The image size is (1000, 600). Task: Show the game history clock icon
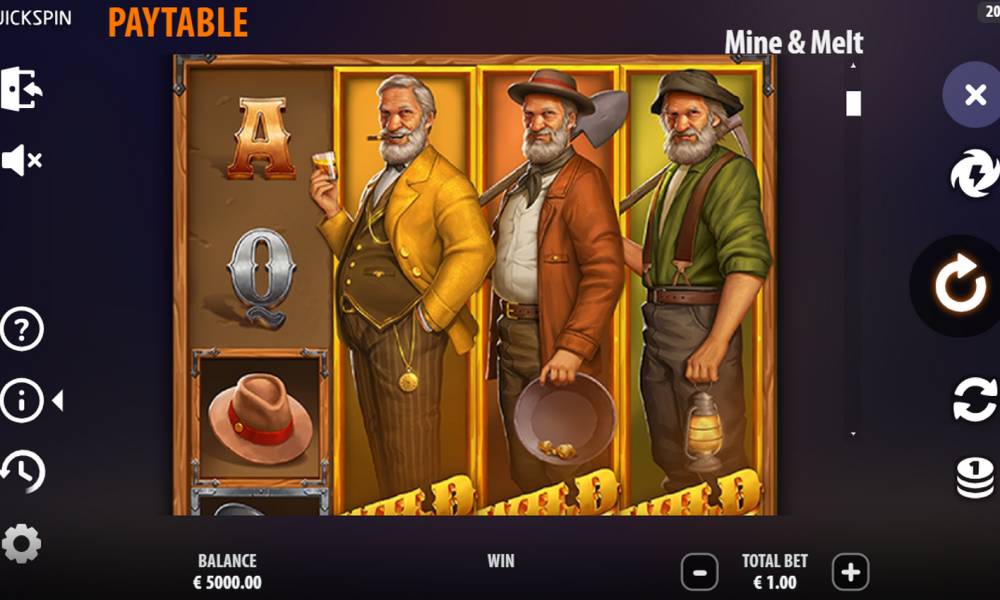22,471
